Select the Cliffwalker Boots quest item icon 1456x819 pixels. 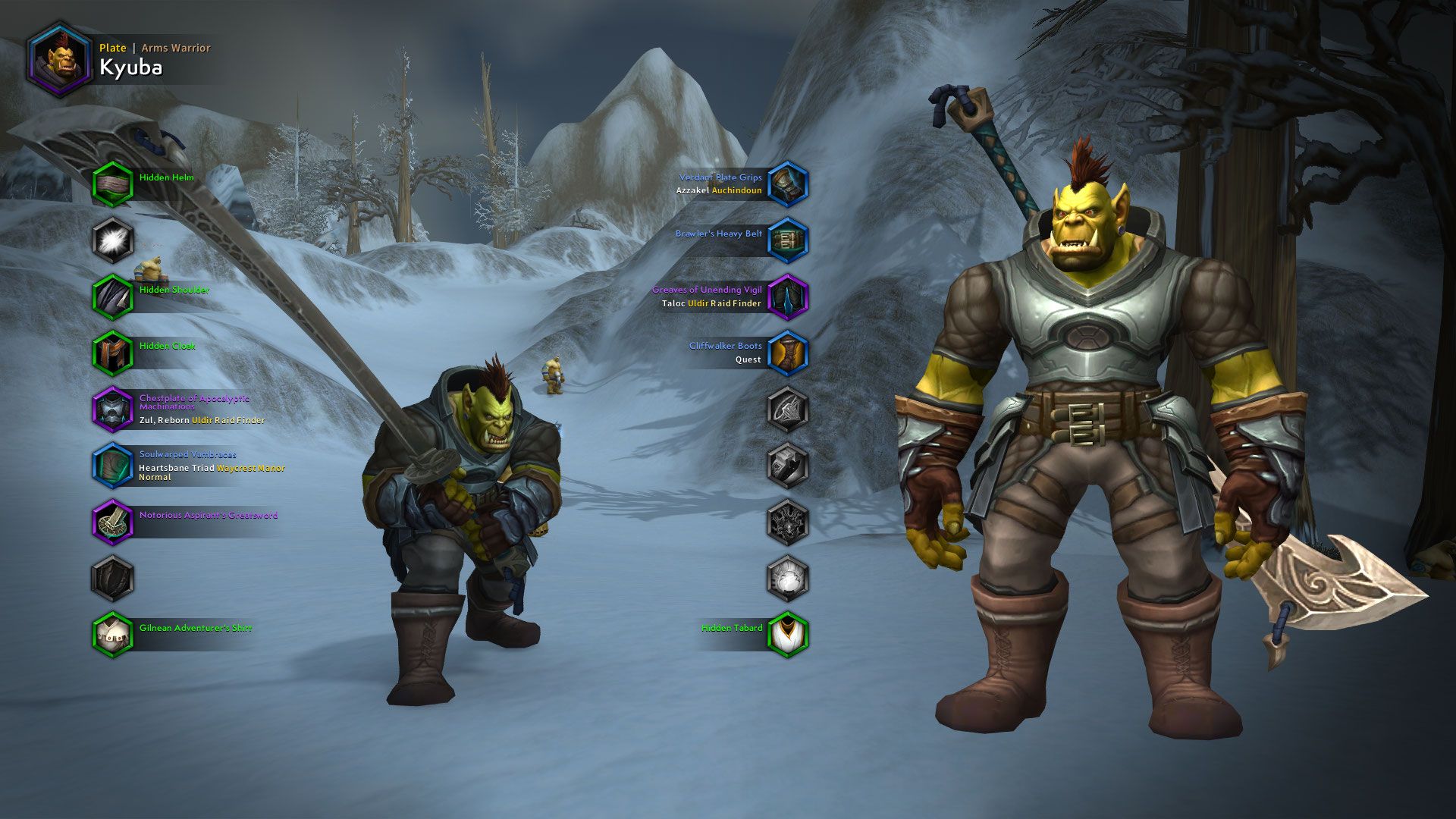coord(787,353)
